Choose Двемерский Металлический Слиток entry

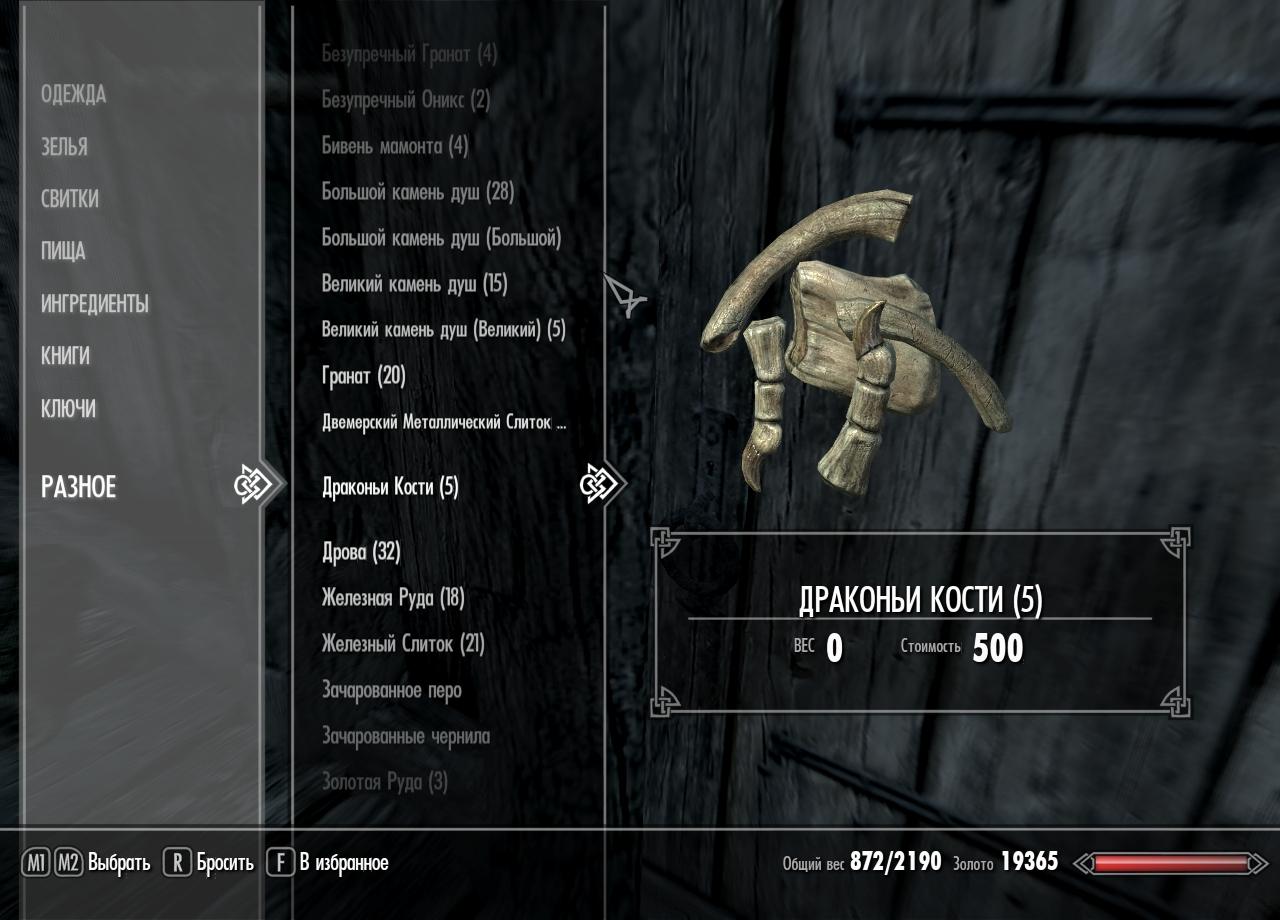(x=444, y=422)
